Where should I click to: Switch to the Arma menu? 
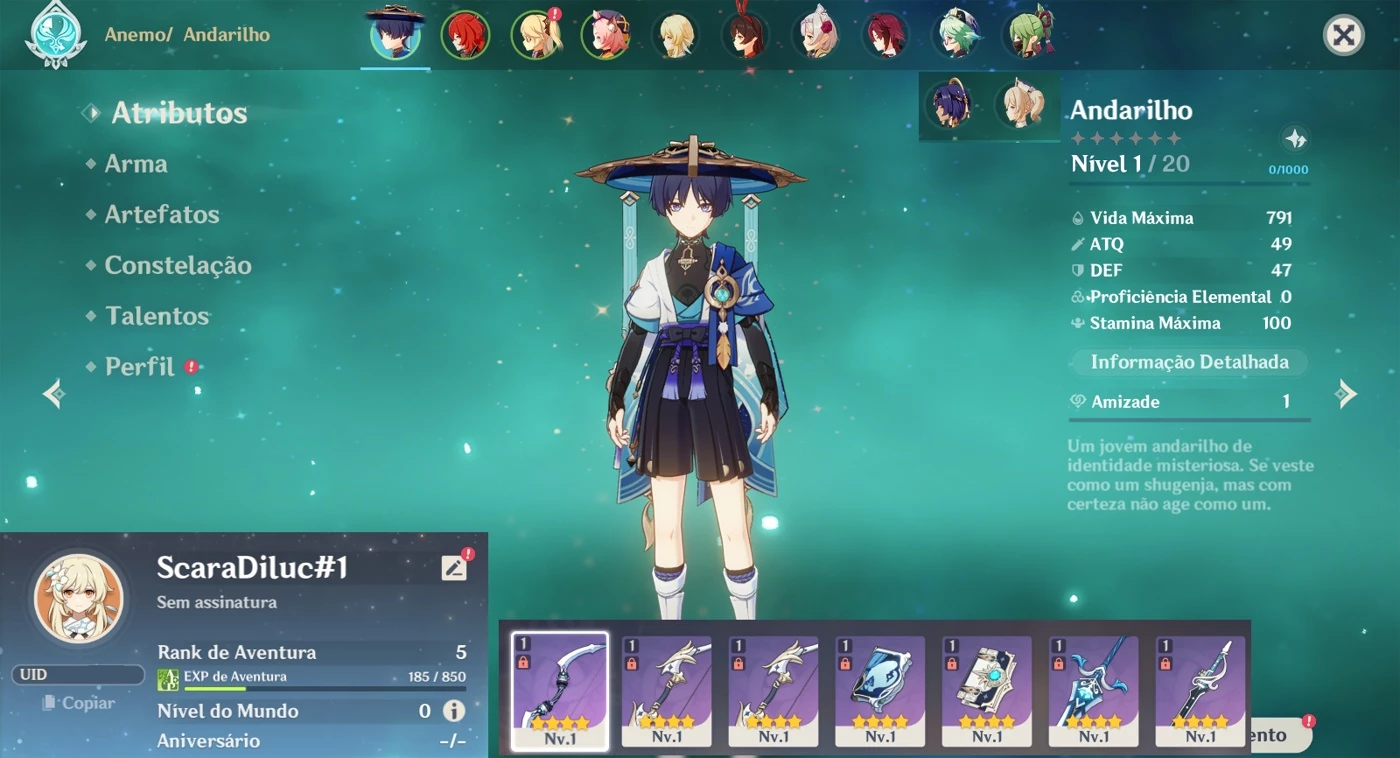coord(136,164)
